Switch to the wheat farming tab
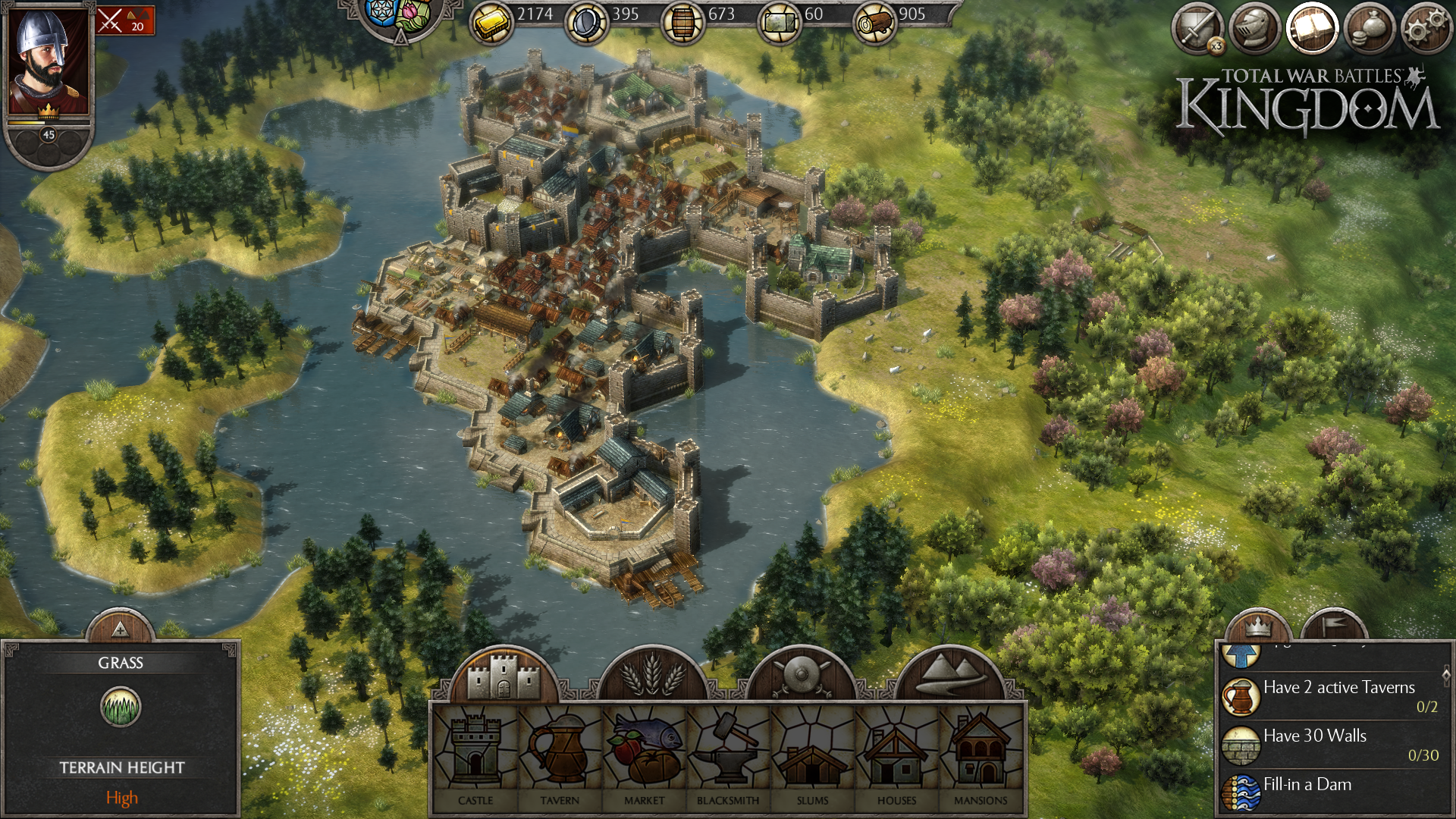1456x819 pixels. [652, 675]
